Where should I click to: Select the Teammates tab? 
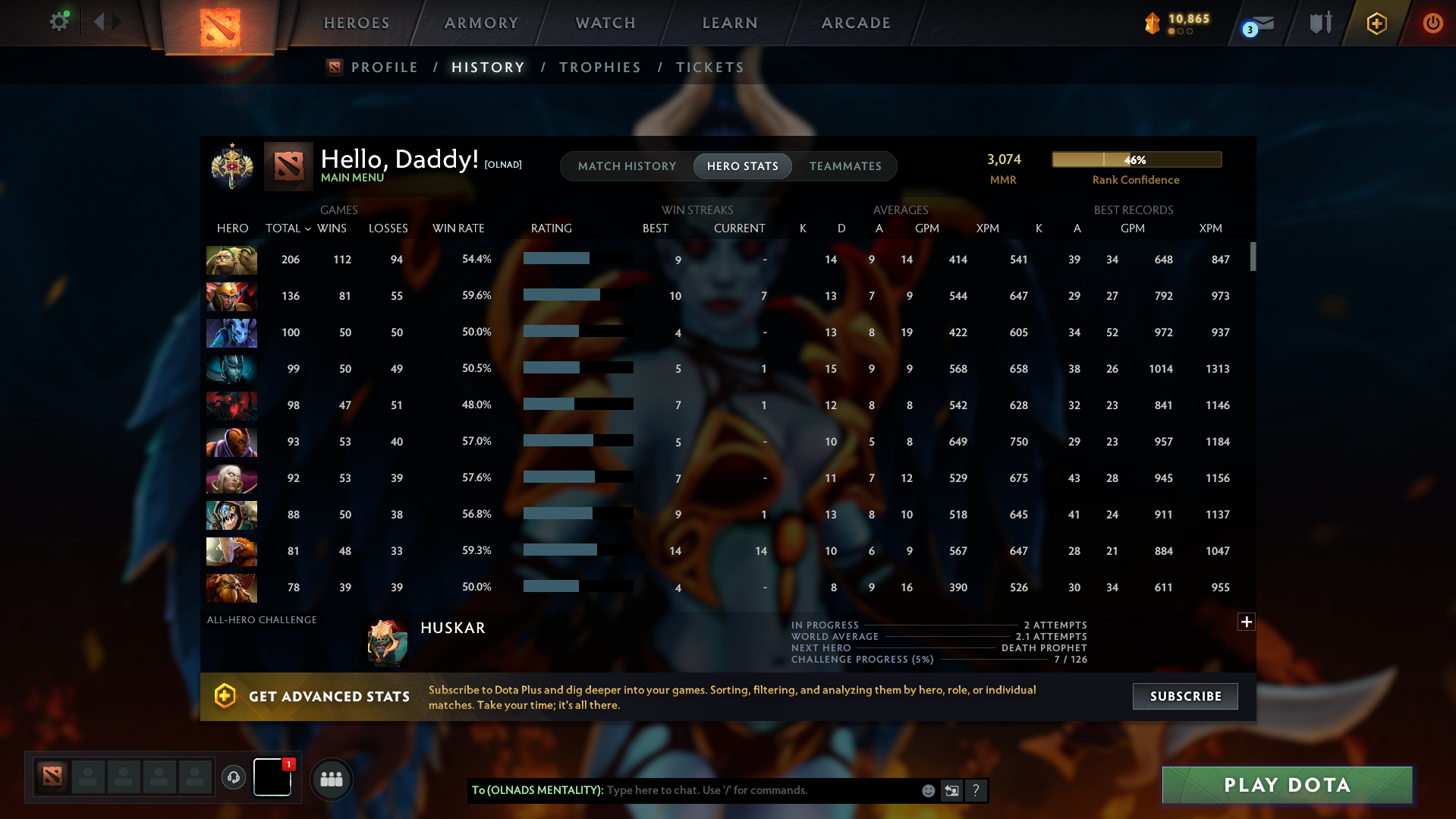click(x=845, y=166)
